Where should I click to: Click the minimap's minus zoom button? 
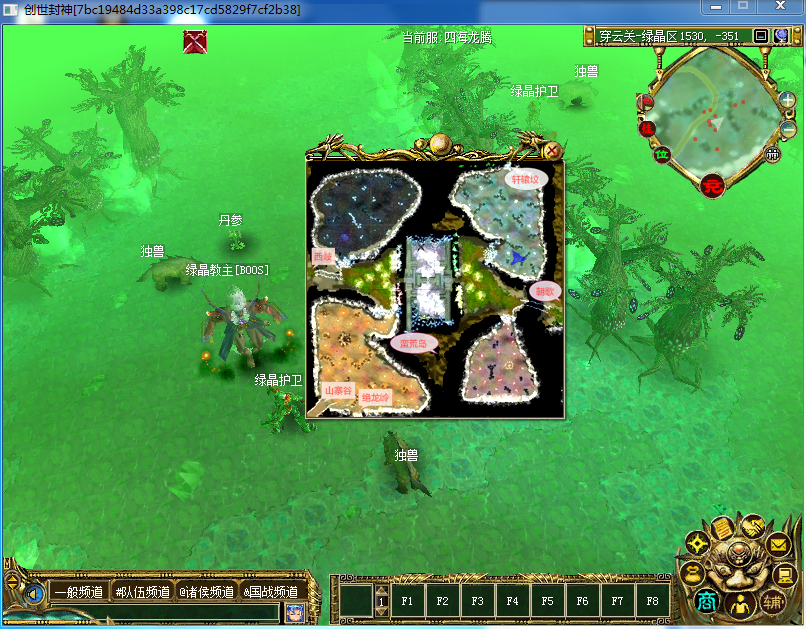click(789, 129)
